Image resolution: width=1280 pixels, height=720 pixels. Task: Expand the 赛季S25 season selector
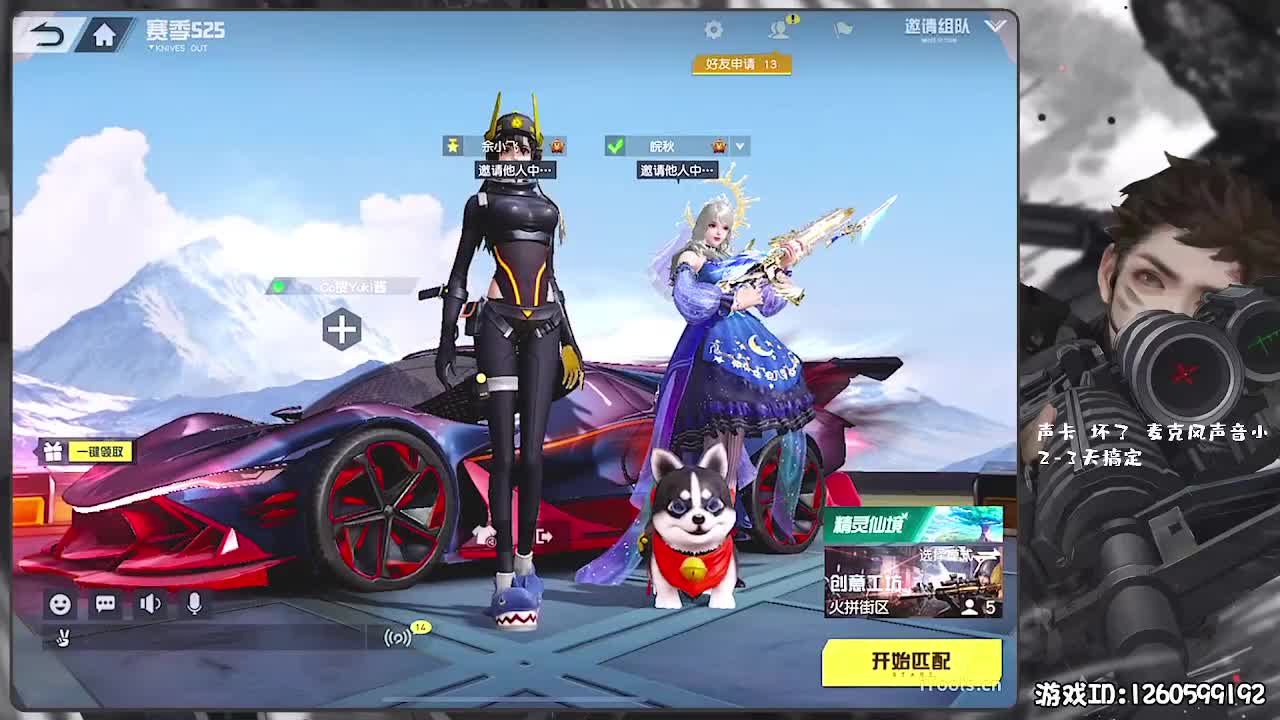pyautogui.click(x=183, y=29)
